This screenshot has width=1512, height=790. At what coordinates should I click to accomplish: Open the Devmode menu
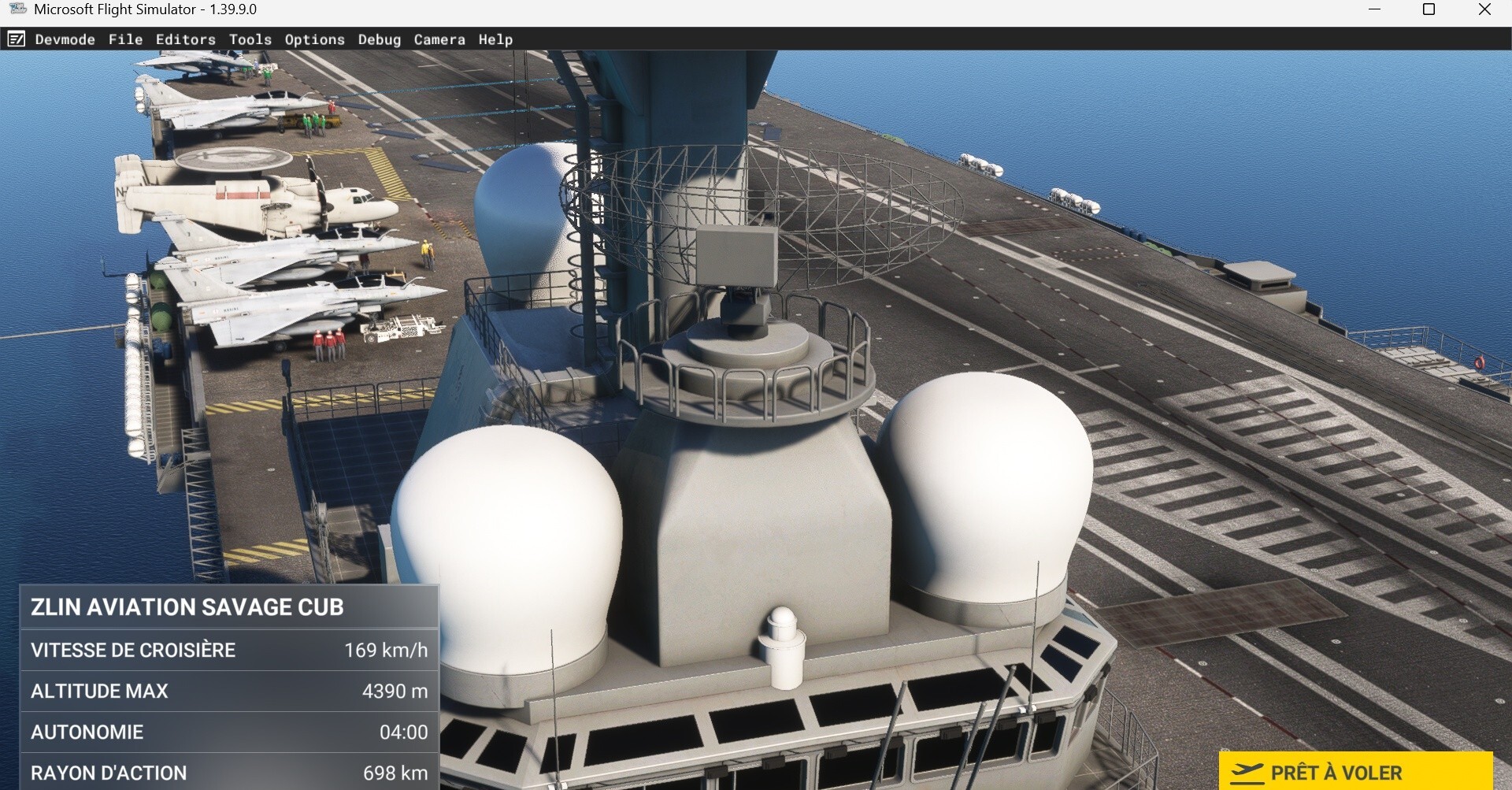point(65,39)
